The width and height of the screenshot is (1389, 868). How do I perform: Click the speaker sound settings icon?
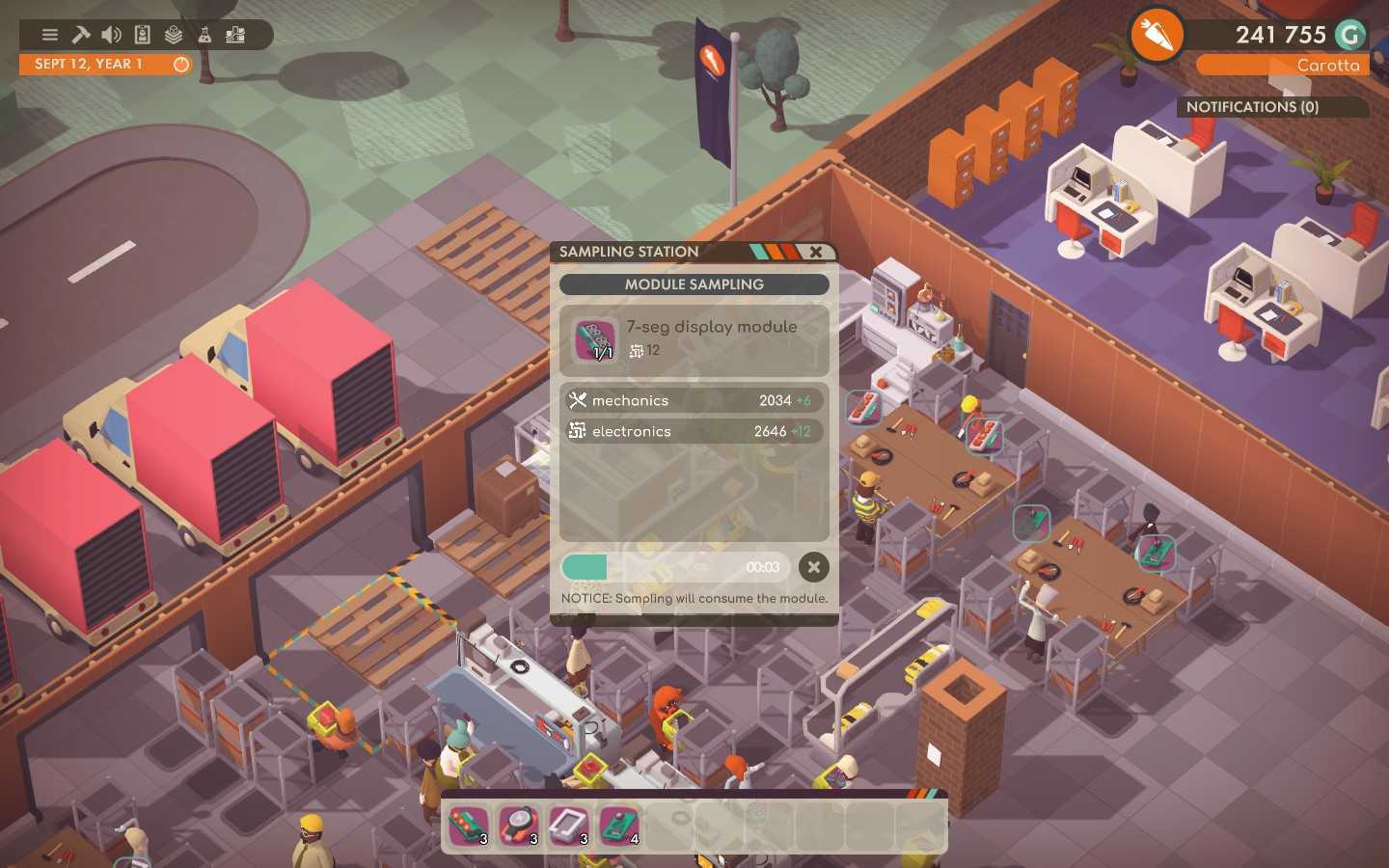click(111, 34)
